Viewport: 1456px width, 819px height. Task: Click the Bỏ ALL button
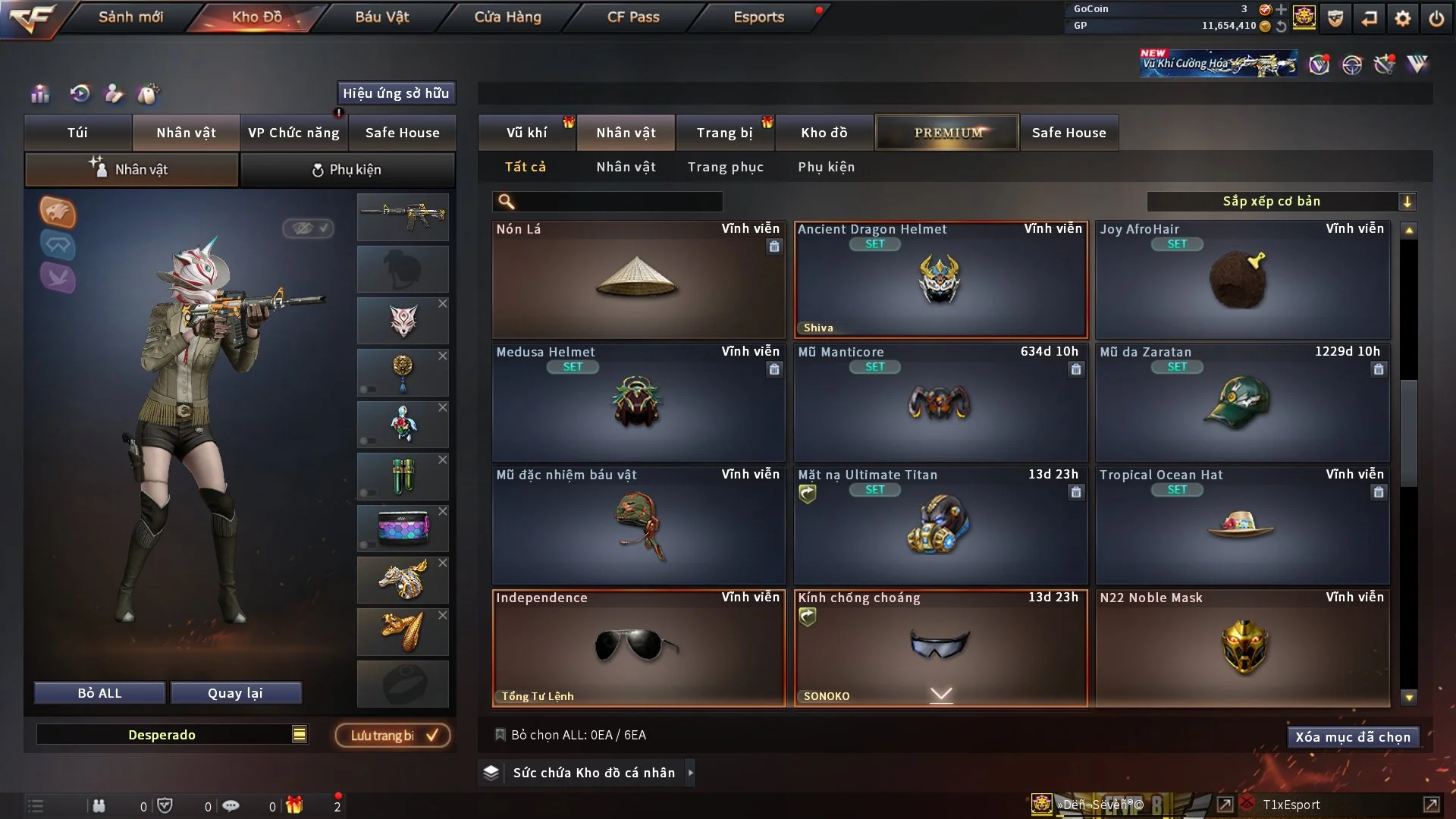click(x=99, y=693)
